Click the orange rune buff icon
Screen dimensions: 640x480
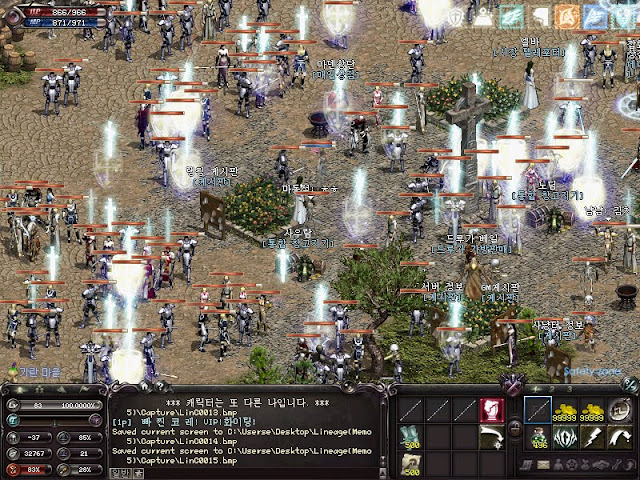[x=567, y=17]
